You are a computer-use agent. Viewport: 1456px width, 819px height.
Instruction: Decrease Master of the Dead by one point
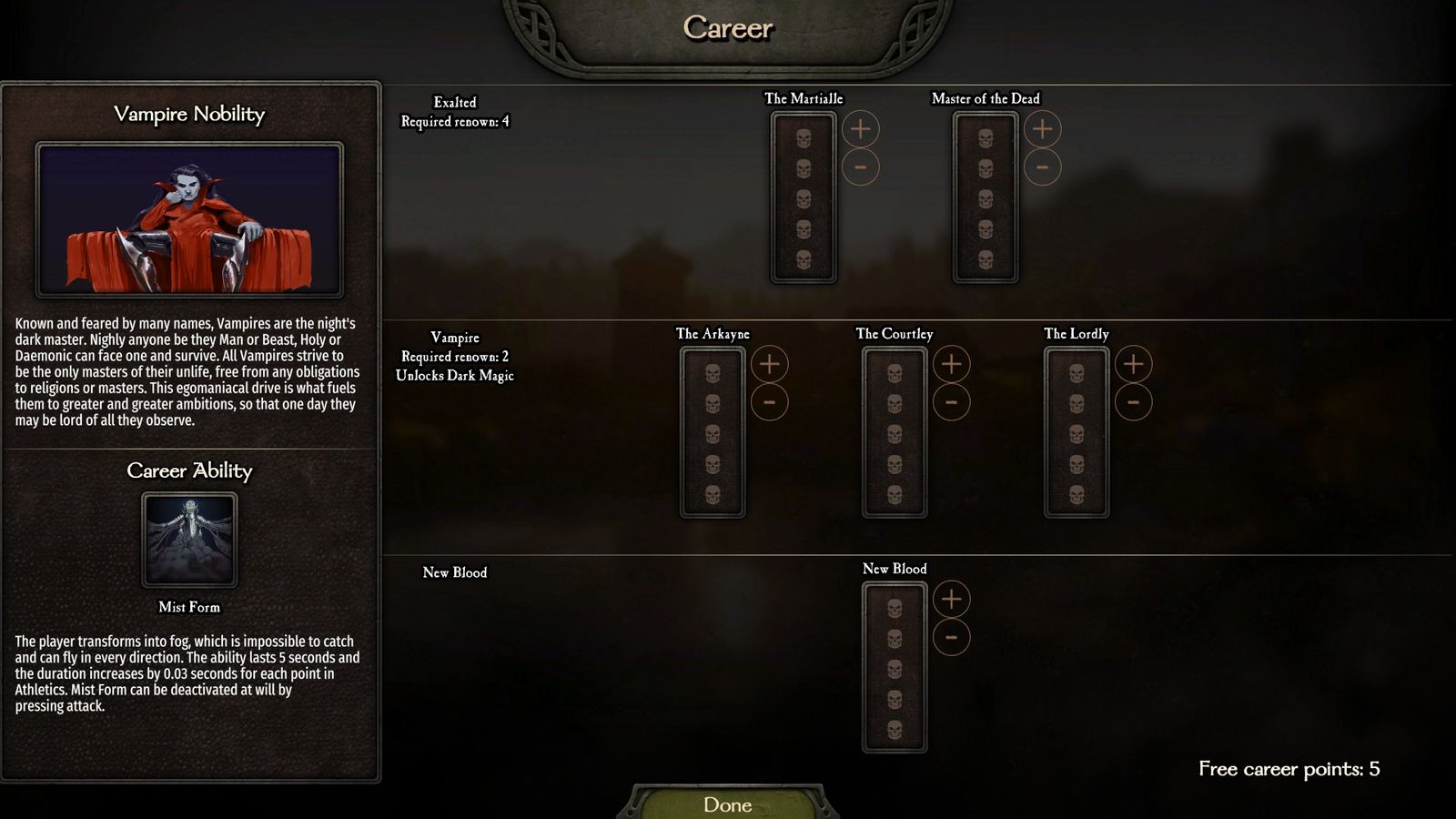[x=1042, y=167]
